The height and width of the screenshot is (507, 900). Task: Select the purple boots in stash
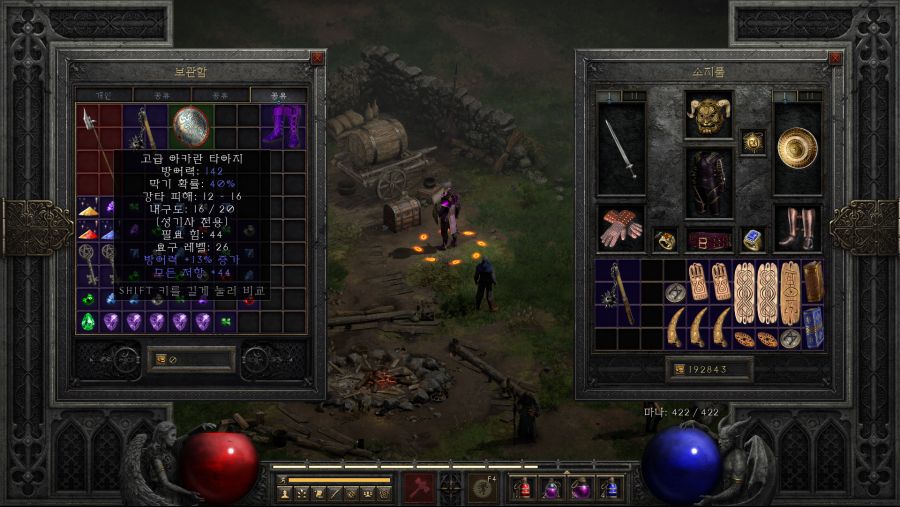tap(281, 127)
